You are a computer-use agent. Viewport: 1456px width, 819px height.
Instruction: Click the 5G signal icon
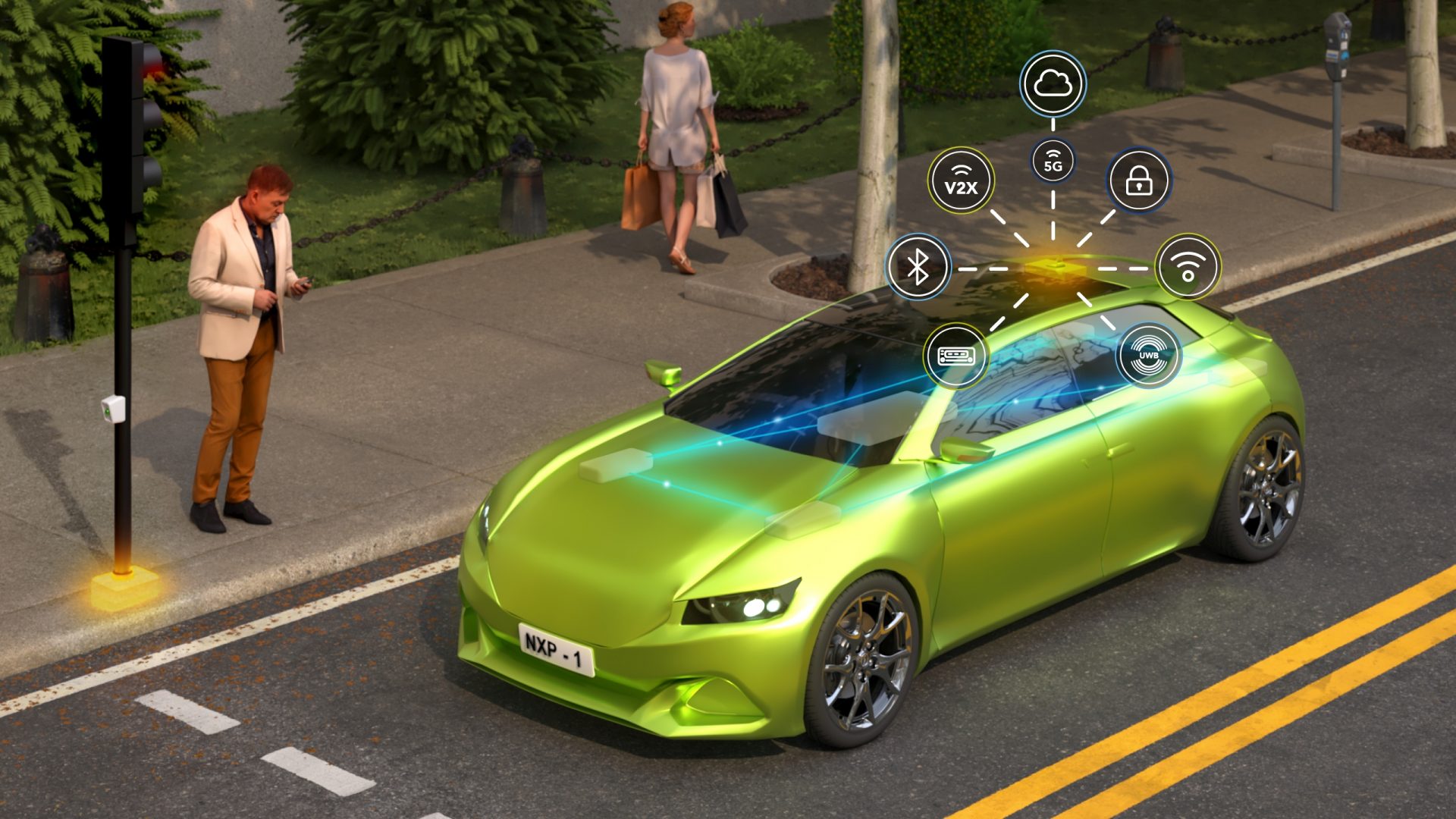[x=1053, y=162]
